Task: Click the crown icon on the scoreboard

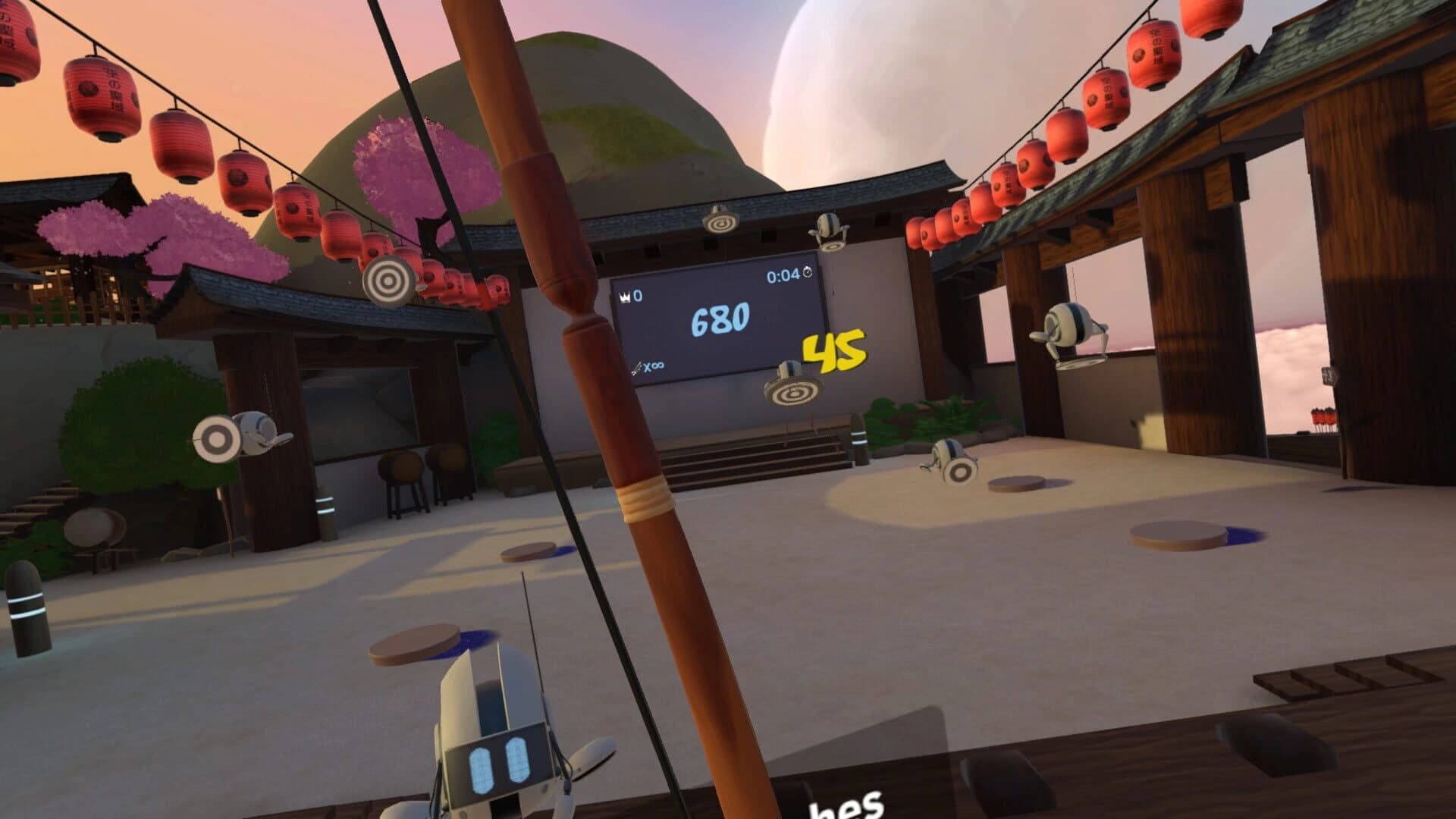Action: (624, 297)
